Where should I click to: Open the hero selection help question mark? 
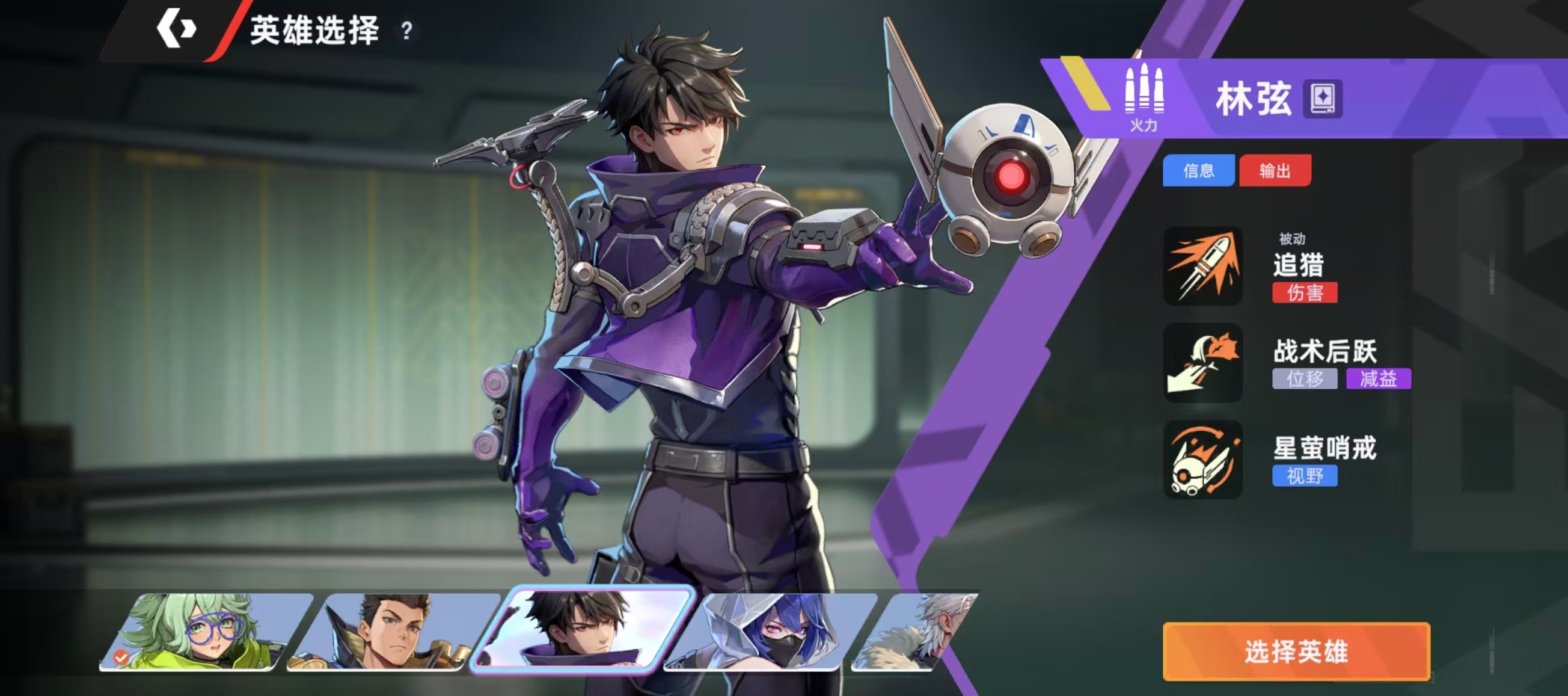click(x=406, y=31)
